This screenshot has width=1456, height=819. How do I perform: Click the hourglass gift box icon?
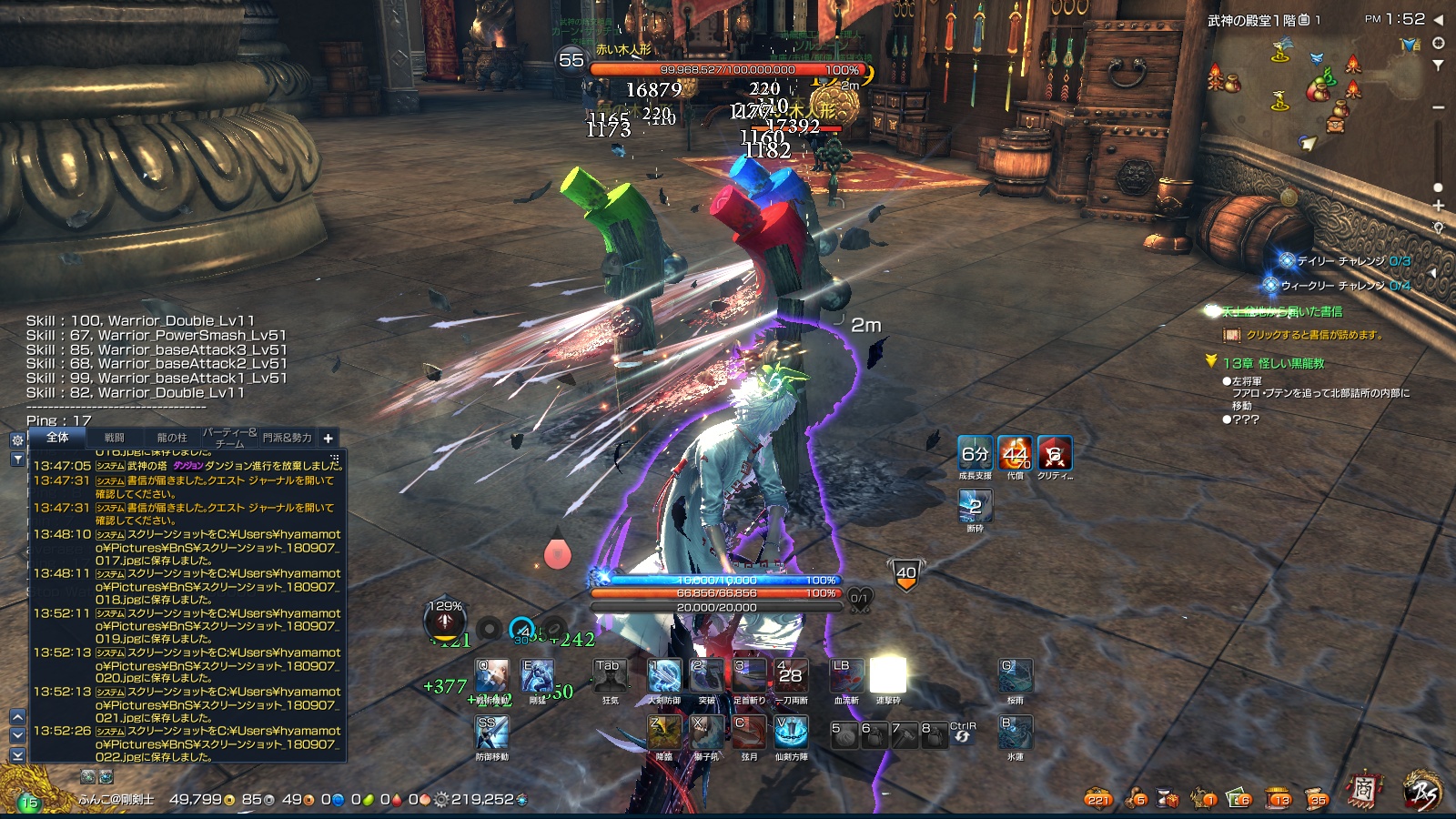[1168, 799]
